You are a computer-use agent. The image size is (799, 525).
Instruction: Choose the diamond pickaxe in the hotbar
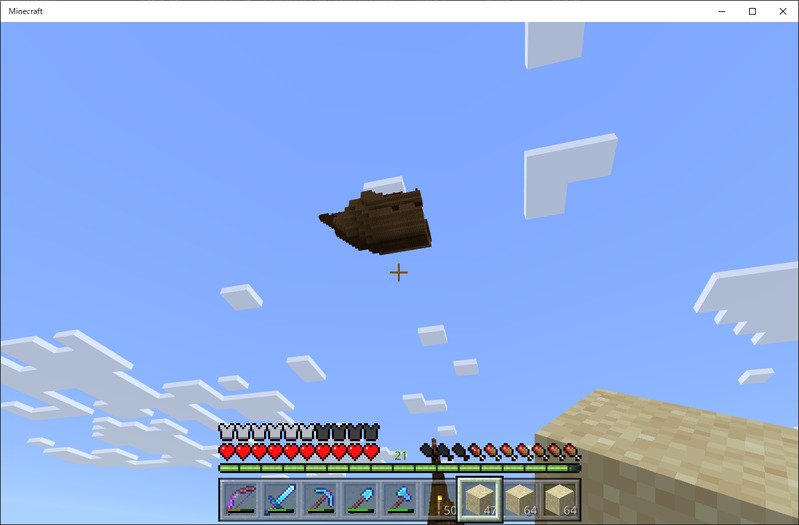(320, 499)
